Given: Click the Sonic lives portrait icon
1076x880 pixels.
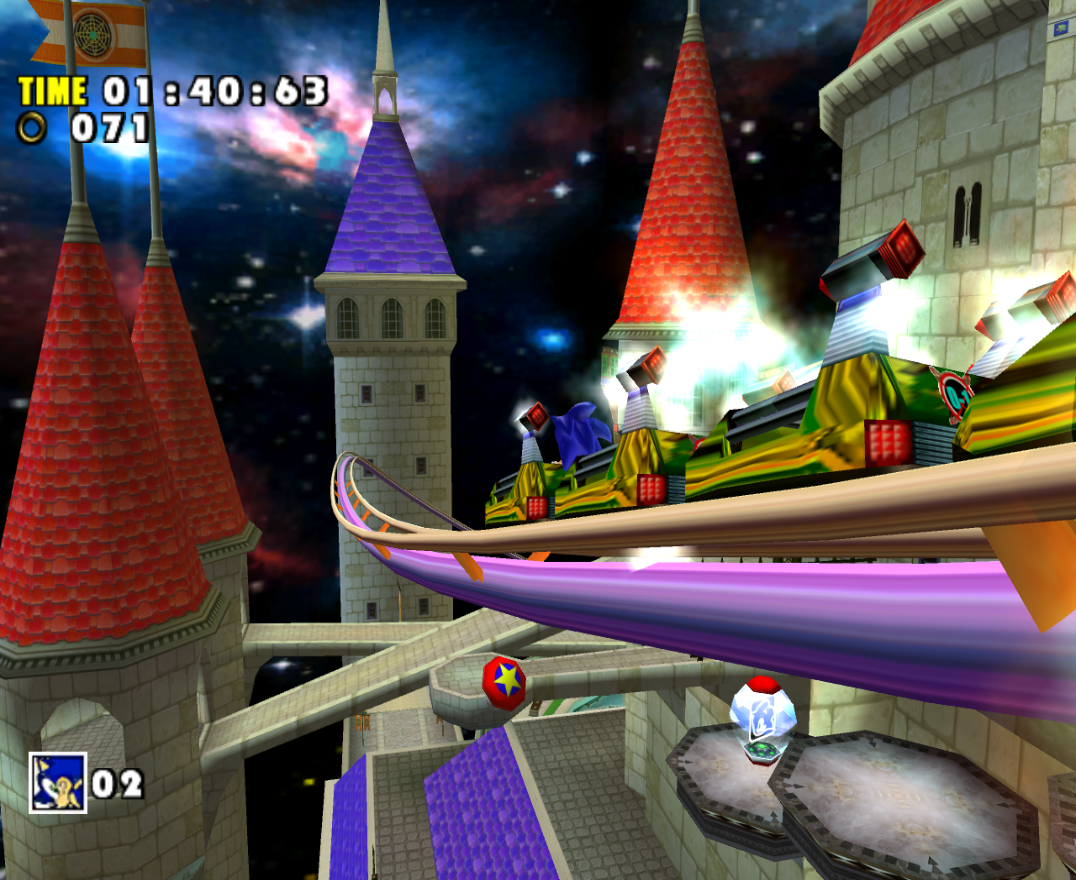Looking at the screenshot, I should click(x=57, y=782).
